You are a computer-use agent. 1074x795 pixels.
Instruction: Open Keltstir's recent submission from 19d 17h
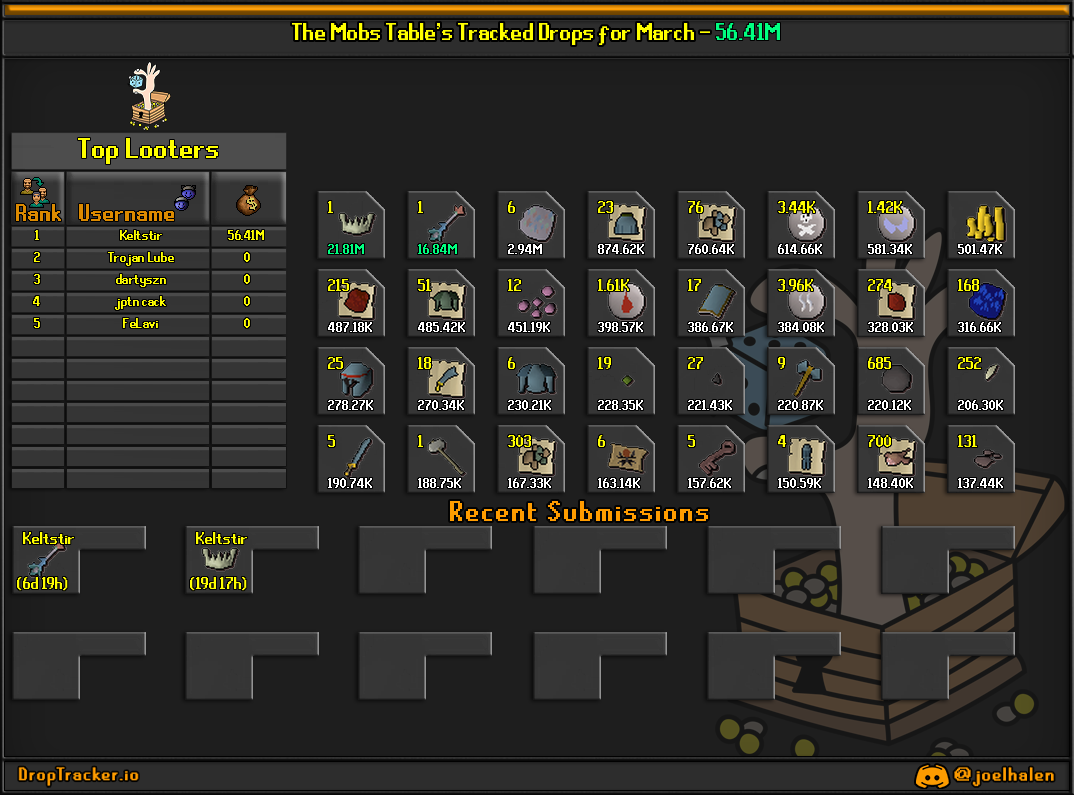click(x=219, y=561)
